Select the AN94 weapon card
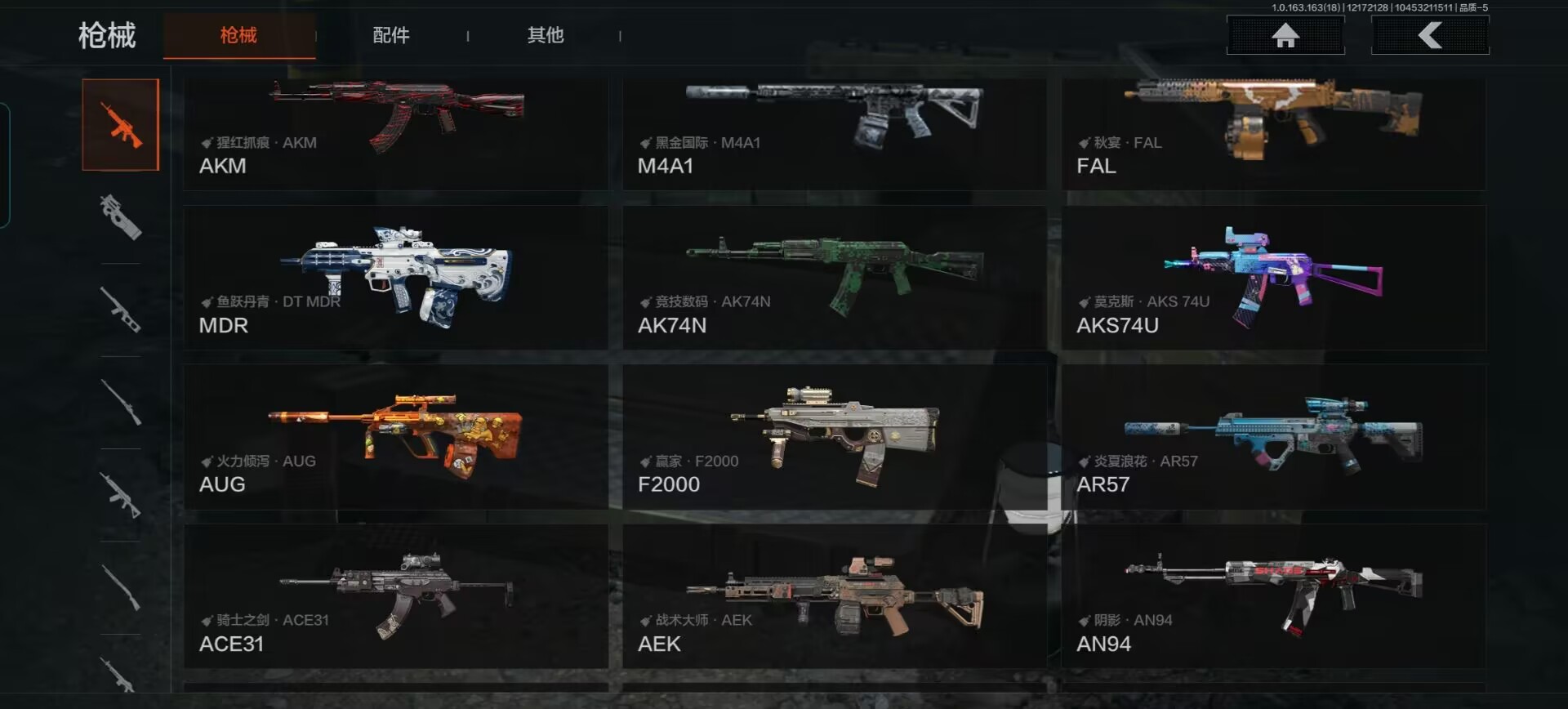The image size is (1568, 709). (1273, 596)
